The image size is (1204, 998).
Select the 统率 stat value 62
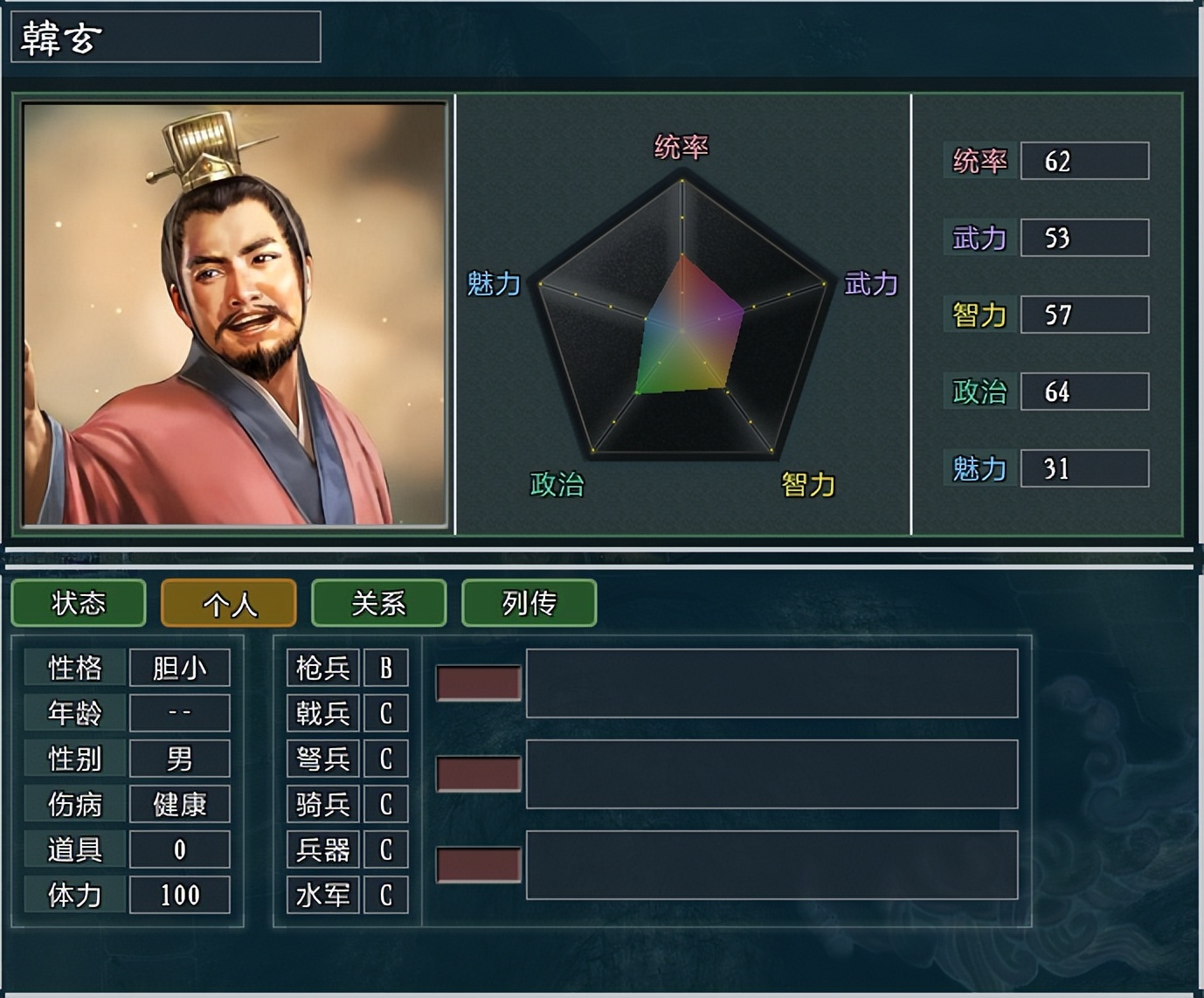1083,160
